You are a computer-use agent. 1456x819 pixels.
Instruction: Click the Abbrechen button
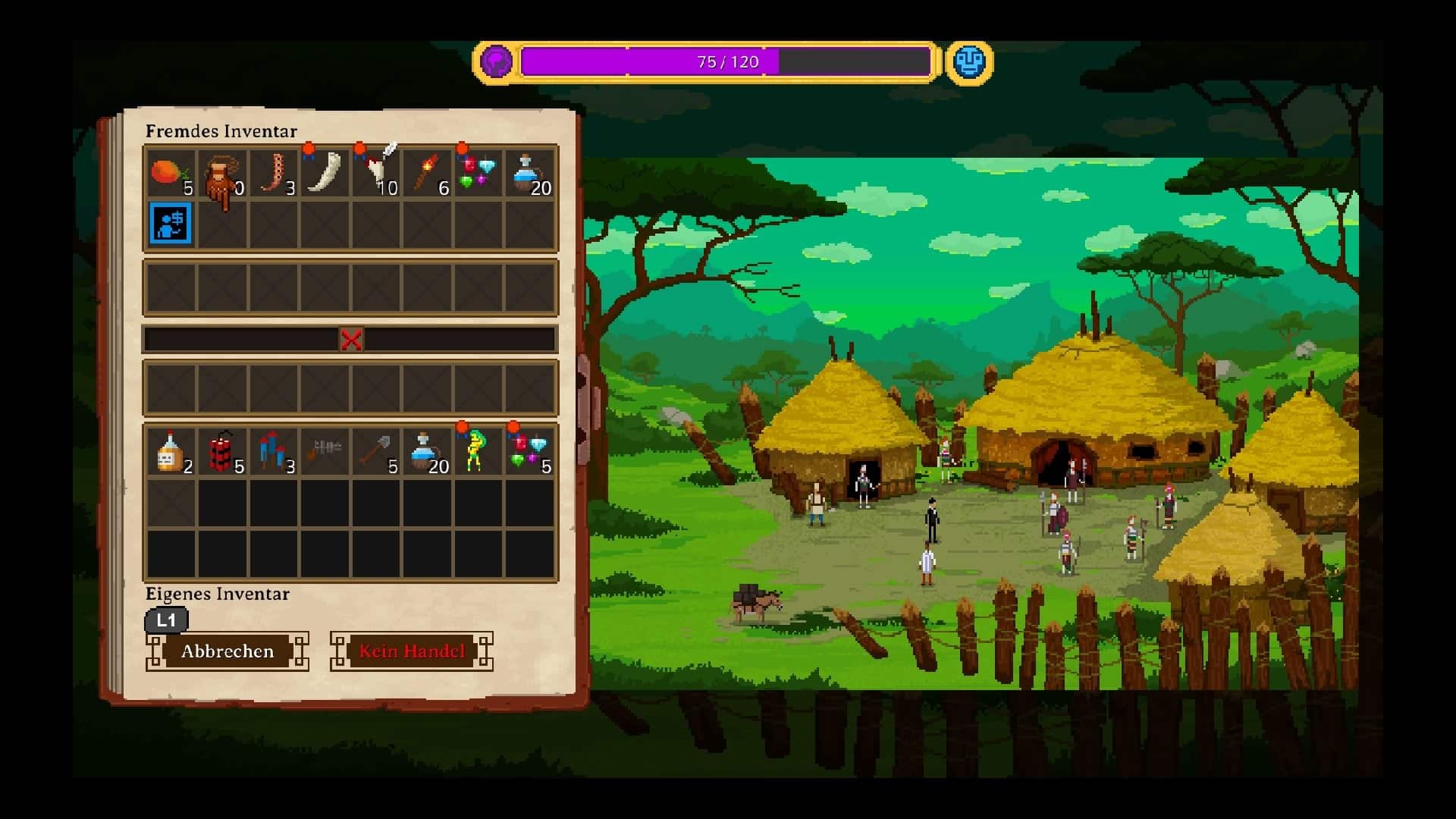click(x=227, y=651)
